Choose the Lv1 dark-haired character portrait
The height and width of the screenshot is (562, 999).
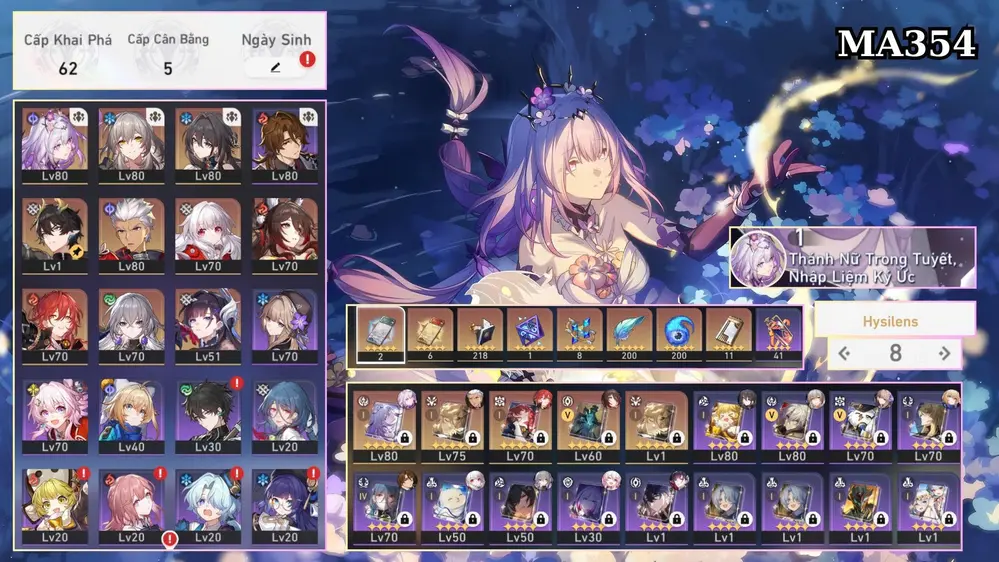[55, 234]
